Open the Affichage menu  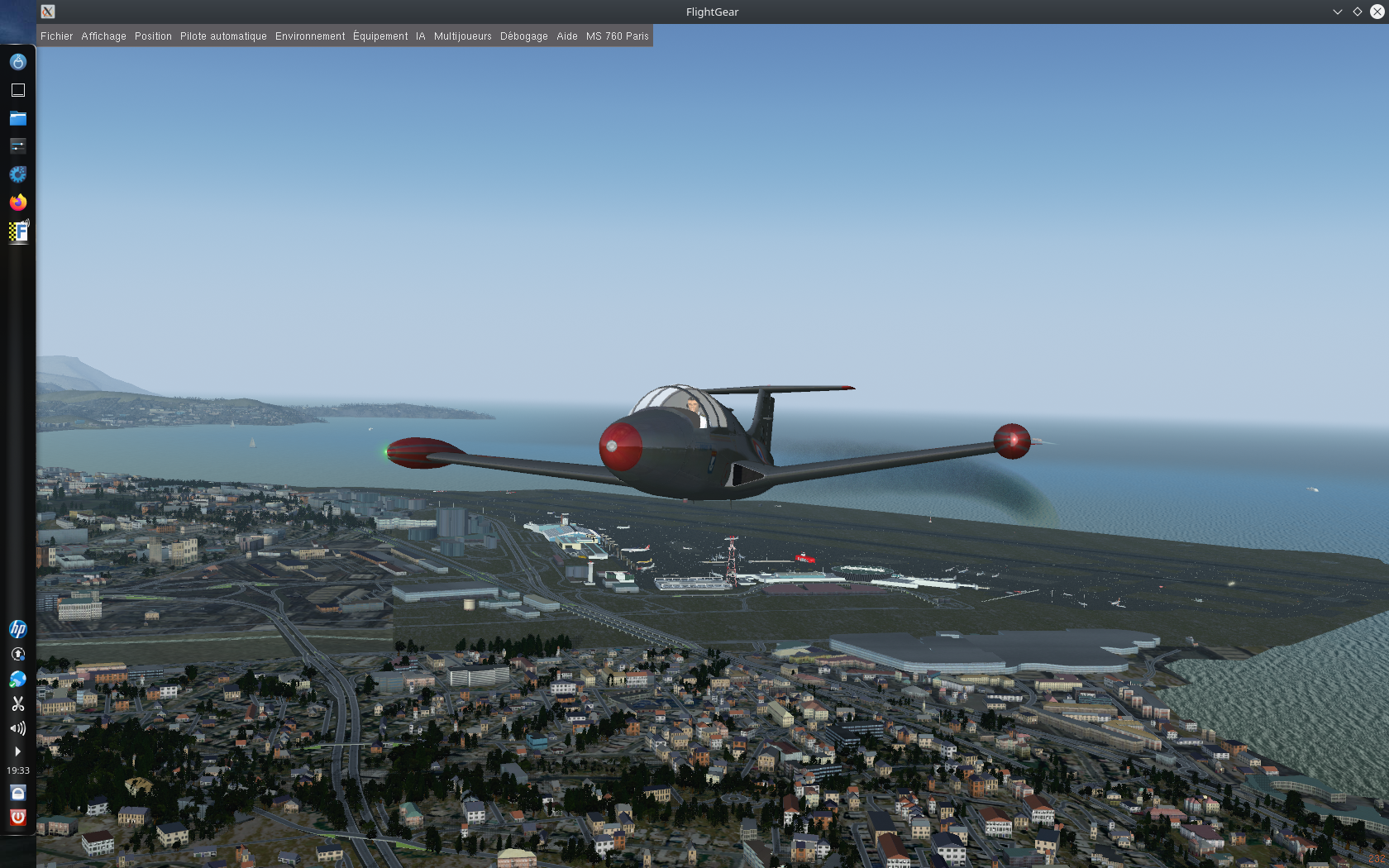(x=103, y=36)
